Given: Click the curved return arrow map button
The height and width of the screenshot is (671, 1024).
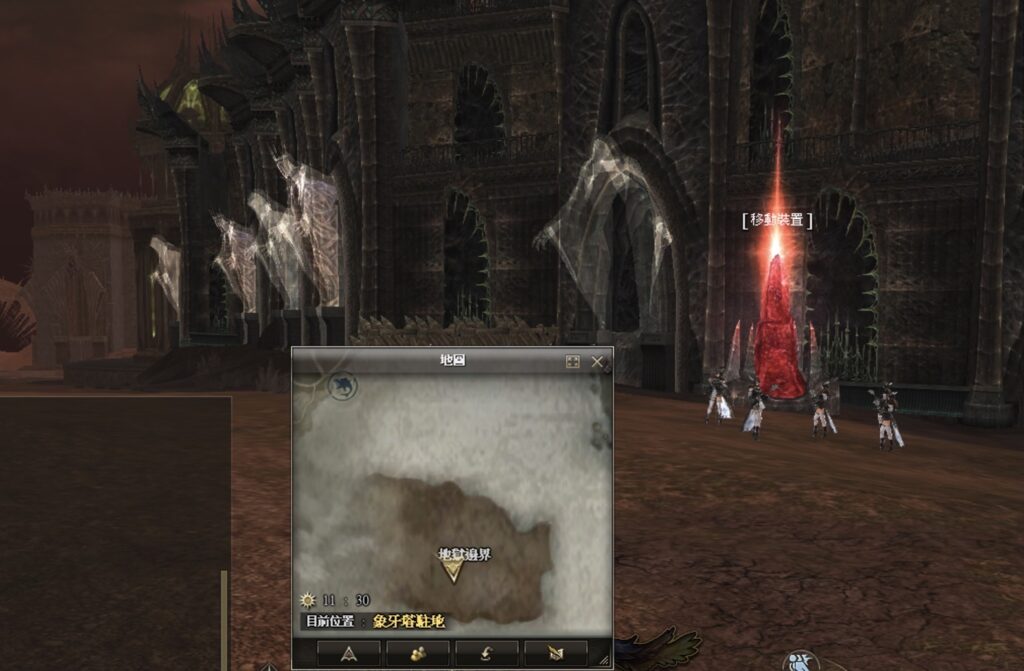Looking at the screenshot, I should click(487, 652).
